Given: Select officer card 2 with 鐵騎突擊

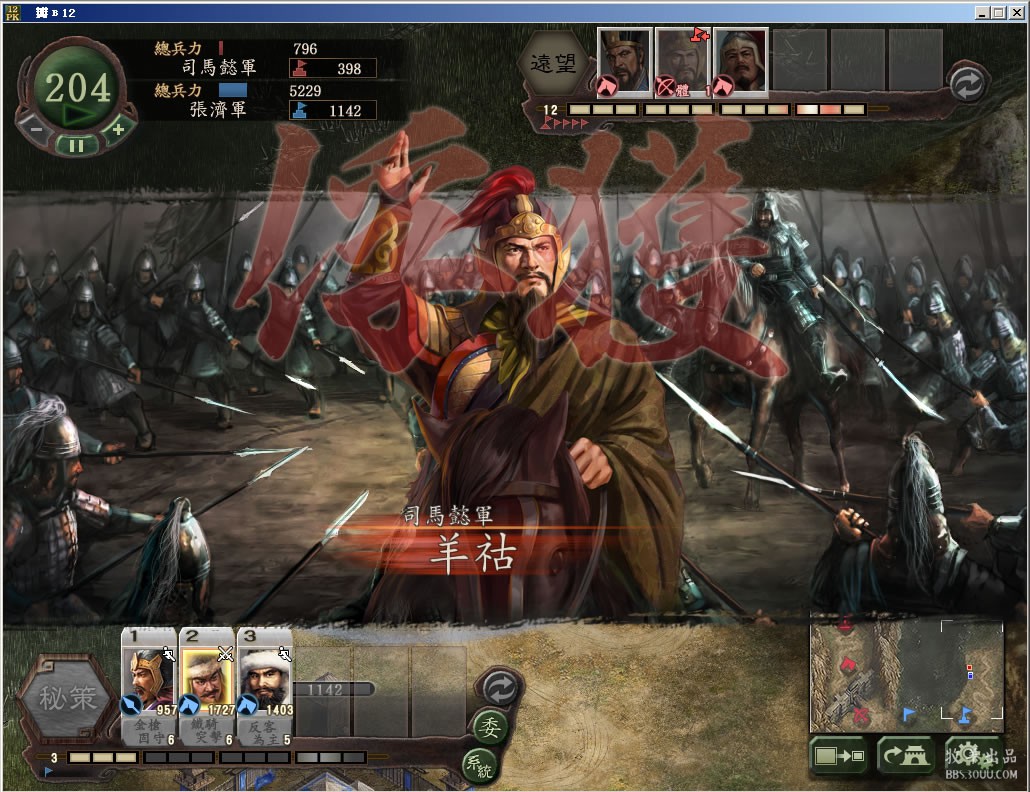Looking at the screenshot, I should point(206,684).
